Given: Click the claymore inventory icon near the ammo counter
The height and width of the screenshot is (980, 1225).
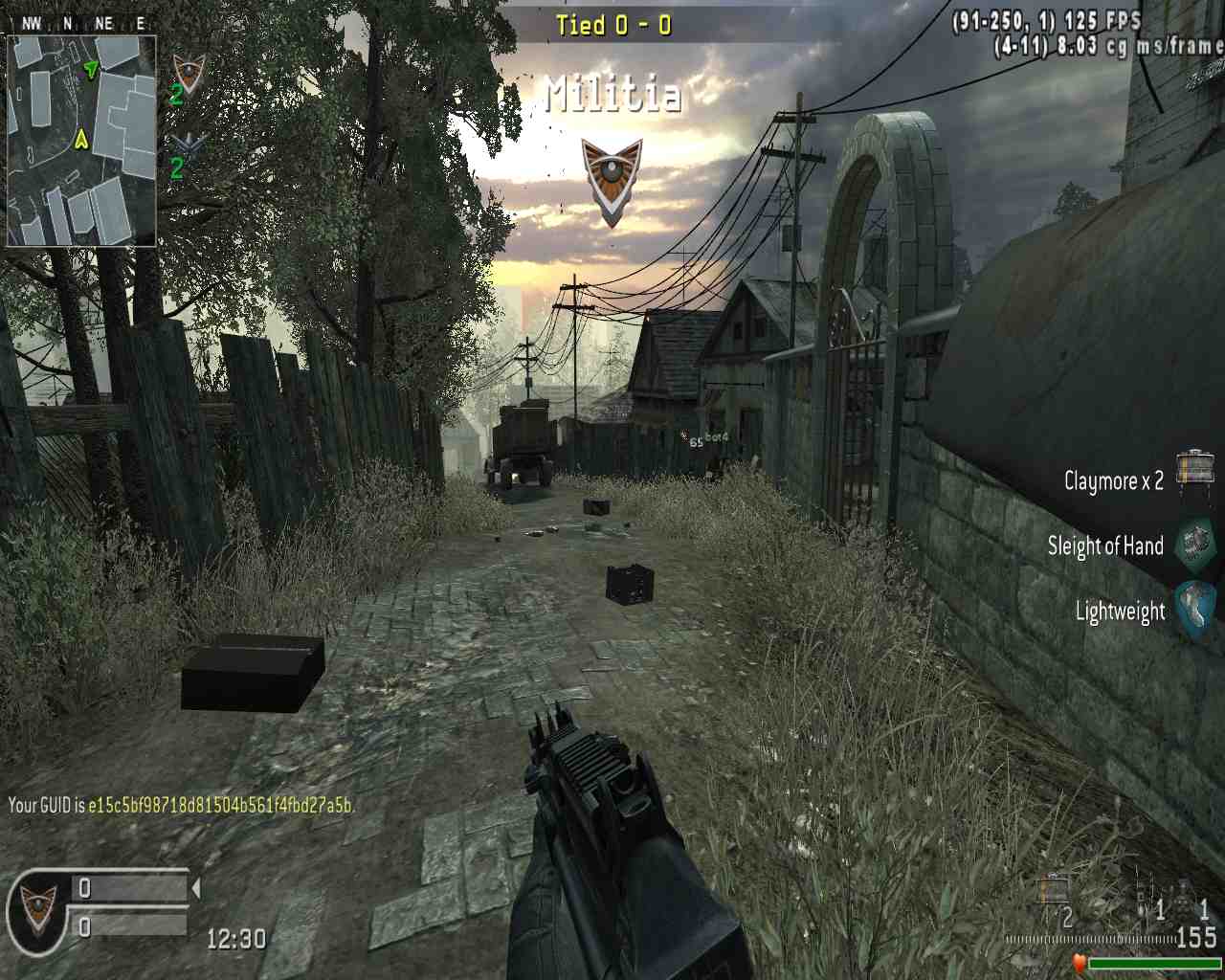Looking at the screenshot, I should tap(1054, 889).
